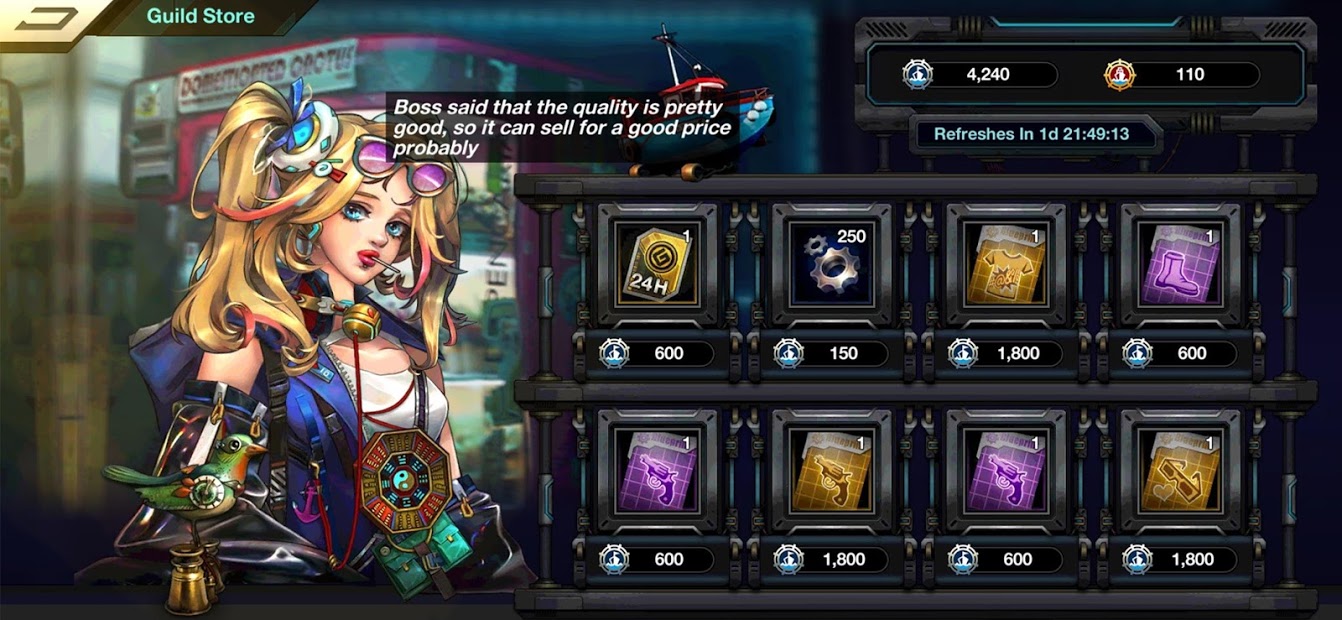Tap the 1,800 price under the glasses blueprint
The image size is (1342, 620).
[x=1180, y=560]
